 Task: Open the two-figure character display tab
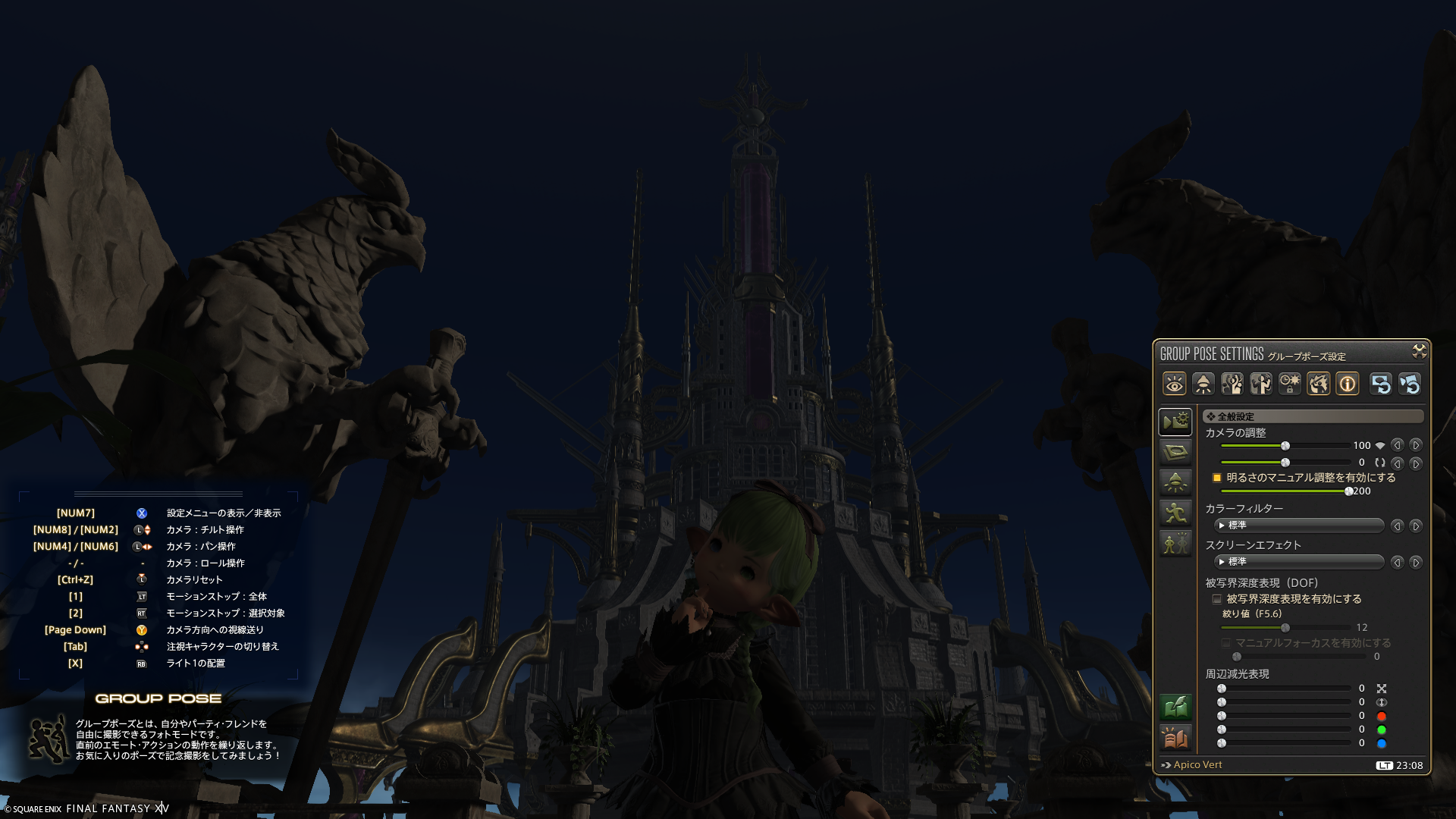1175,544
